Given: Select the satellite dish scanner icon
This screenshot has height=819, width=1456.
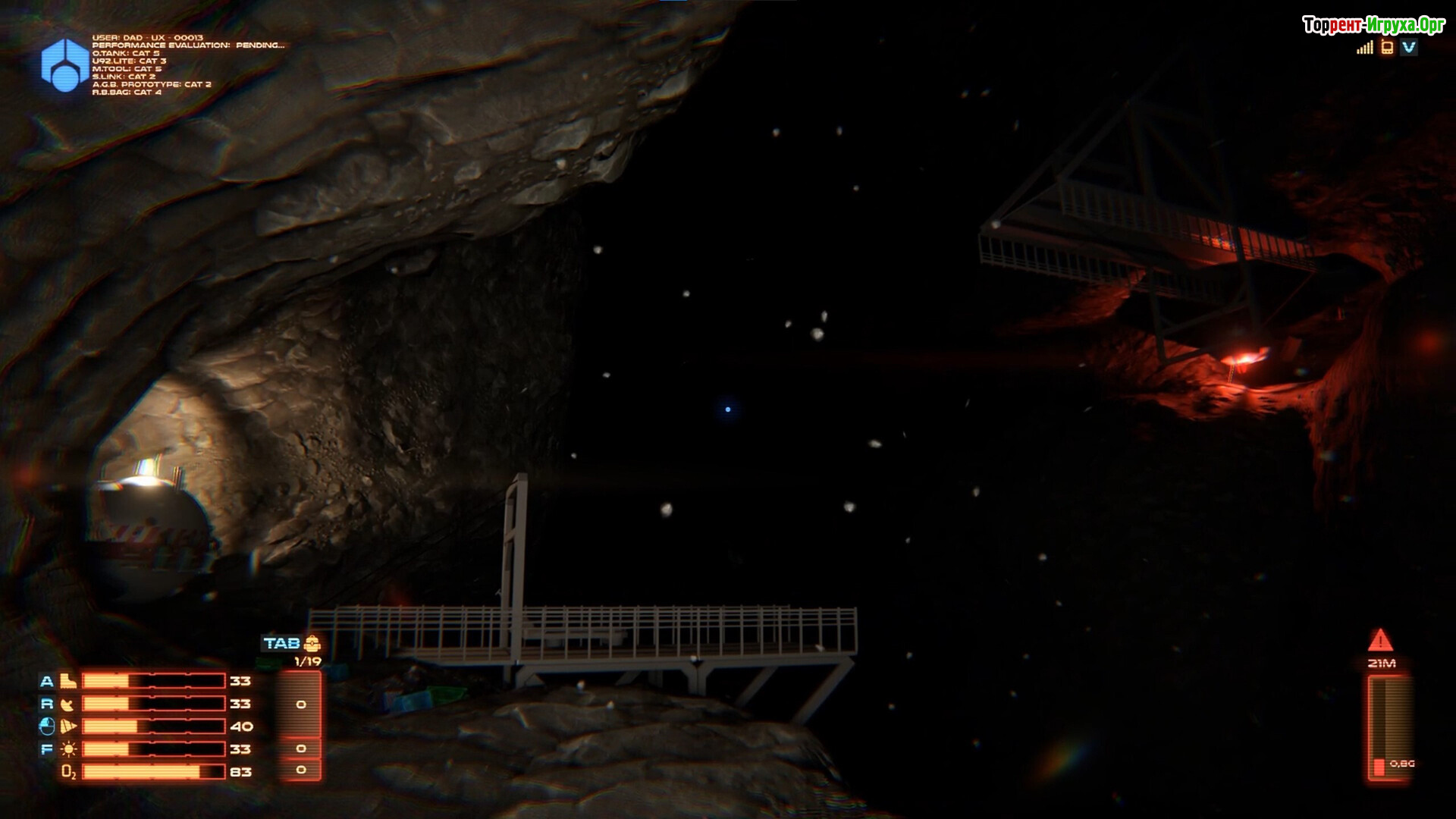Looking at the screenshot, I should 68,704.
